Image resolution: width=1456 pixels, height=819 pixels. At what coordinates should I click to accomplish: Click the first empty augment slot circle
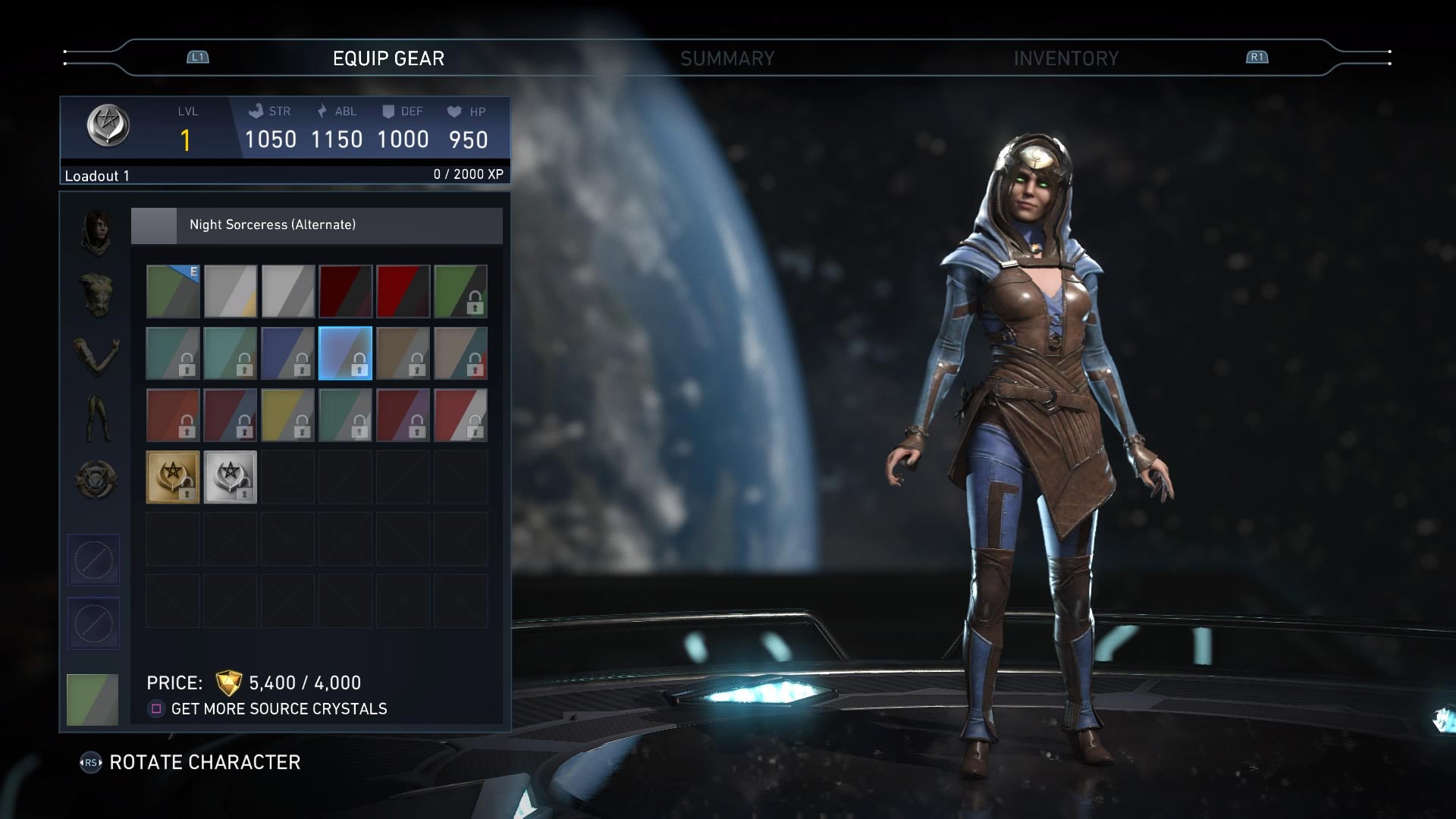click(x=94, y=560)
